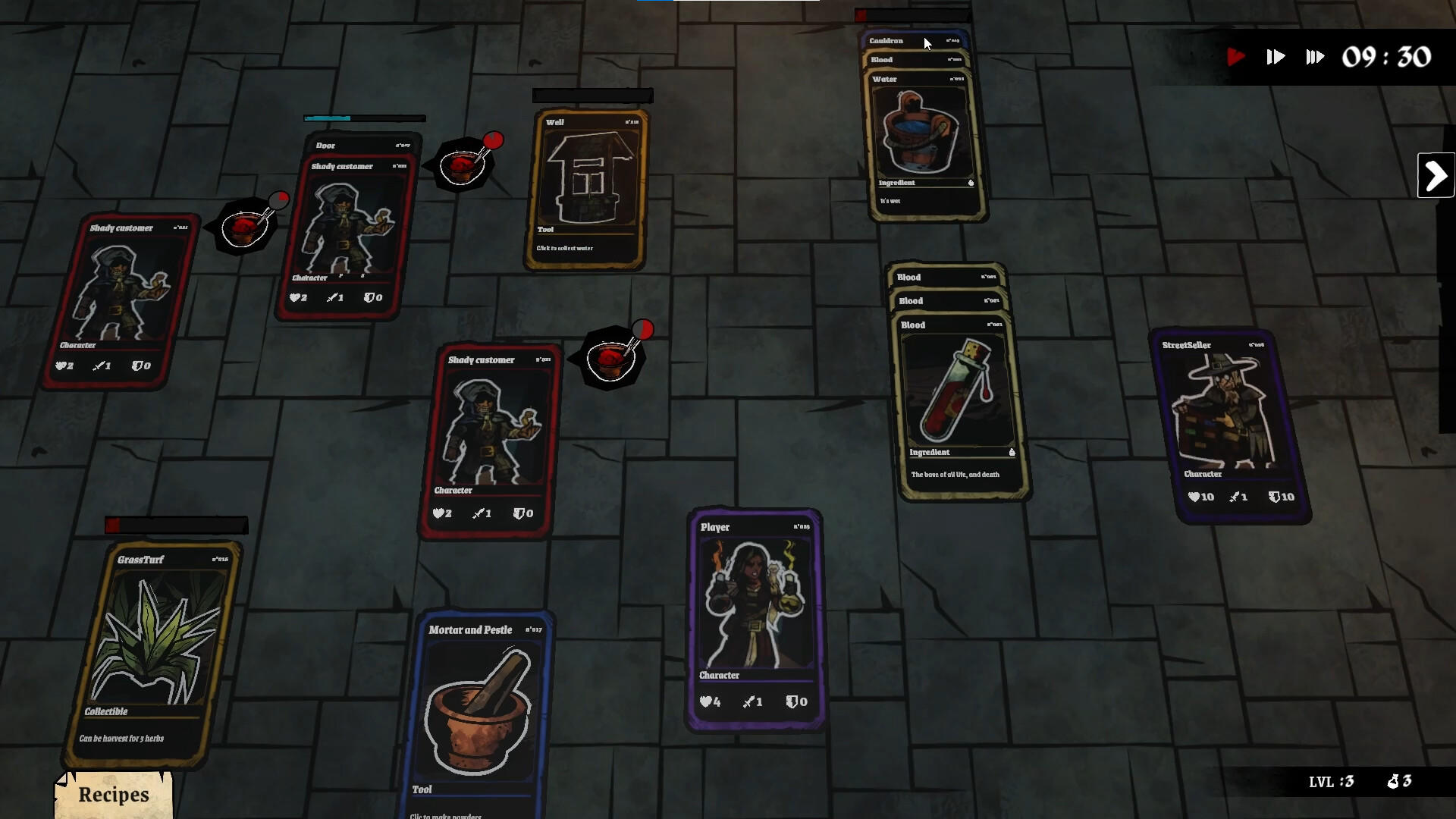Select the Water card in the Cauldron stack
The height and width of the screenshot is (819, 1456).
pyautogui.click(x=921, y=136)
